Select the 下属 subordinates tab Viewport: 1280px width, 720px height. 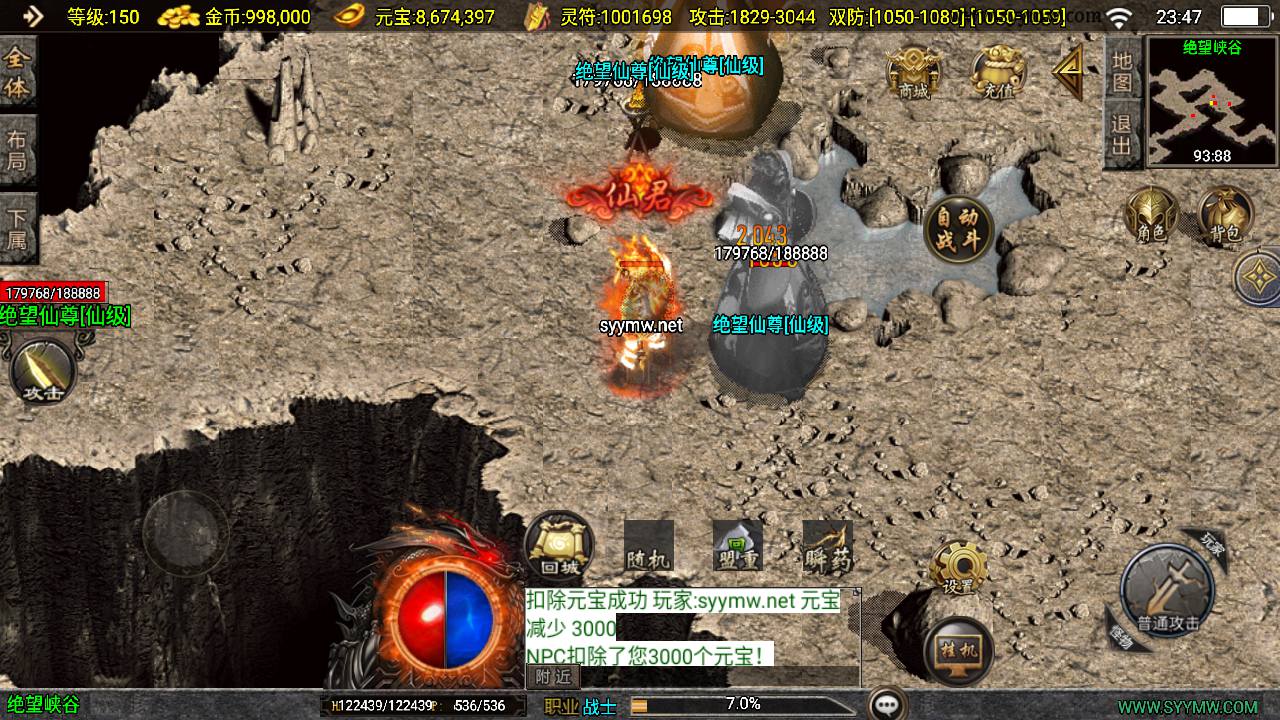17,228
